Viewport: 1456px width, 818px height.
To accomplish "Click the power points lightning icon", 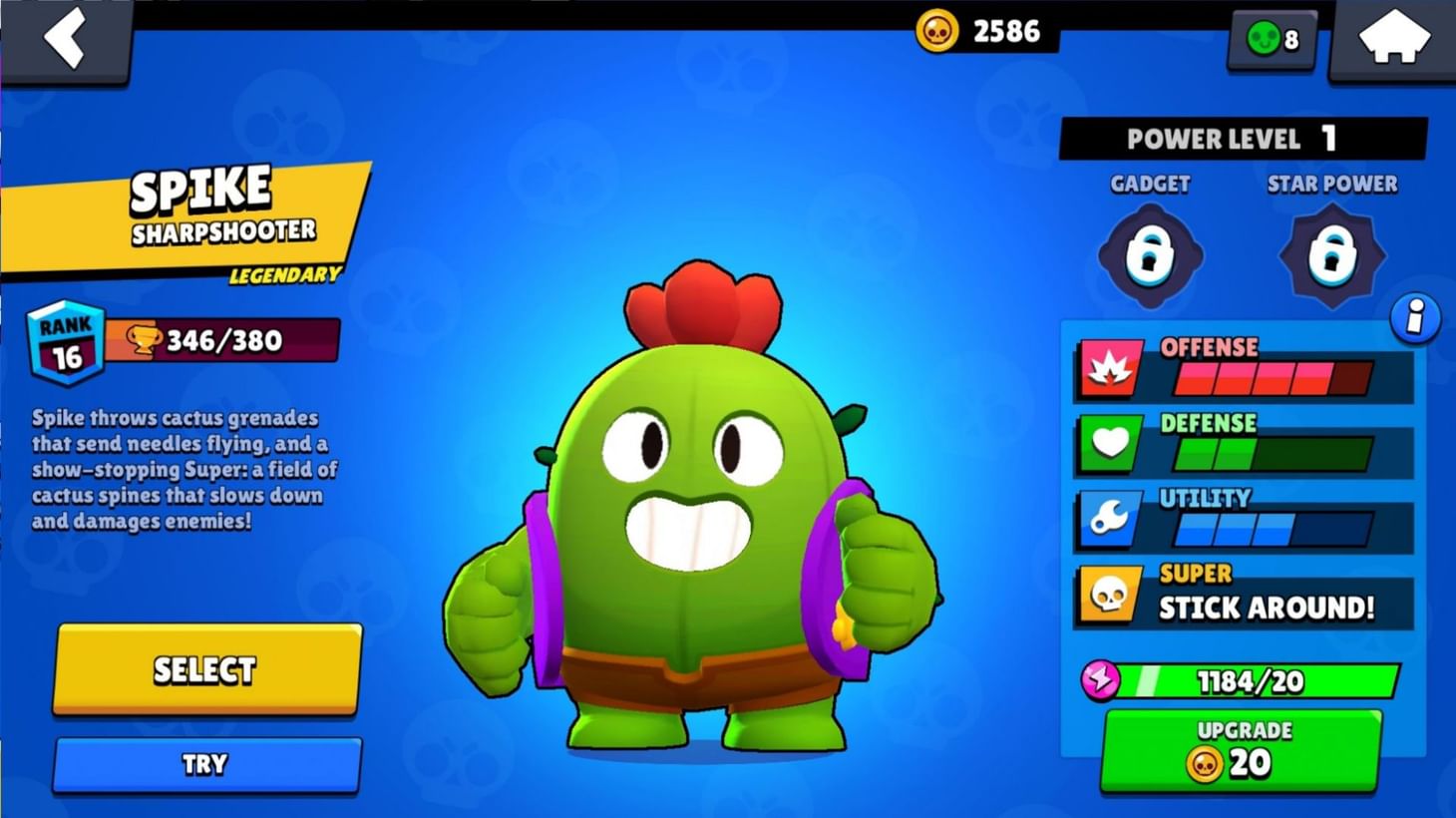I will [1098, 681].
